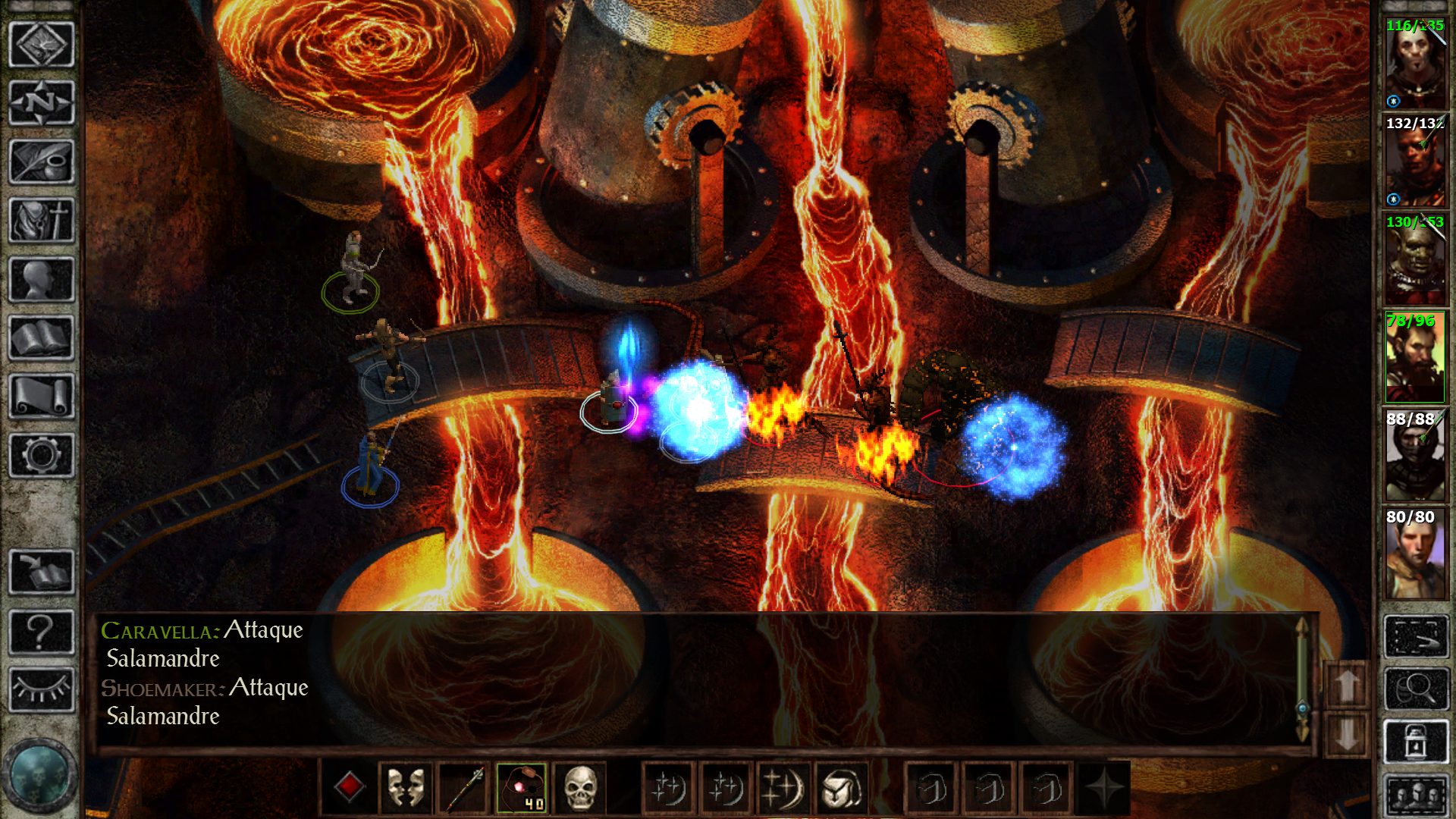Image resolution: width=1456 pixels, height=819 pixels.
Task: Click the pause clock orb
Action: pos(38,777)
